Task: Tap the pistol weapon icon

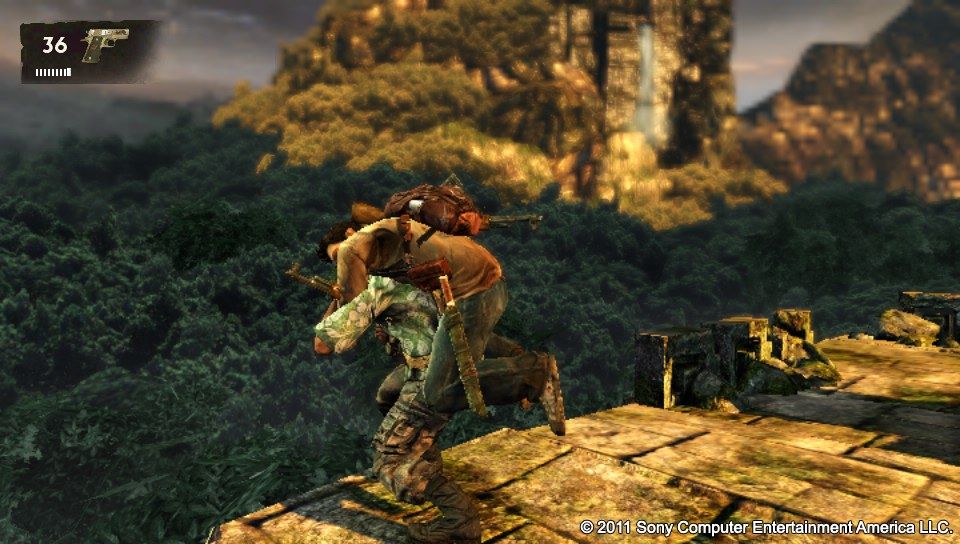Action: pyautogui.click(x=105, y=45)
